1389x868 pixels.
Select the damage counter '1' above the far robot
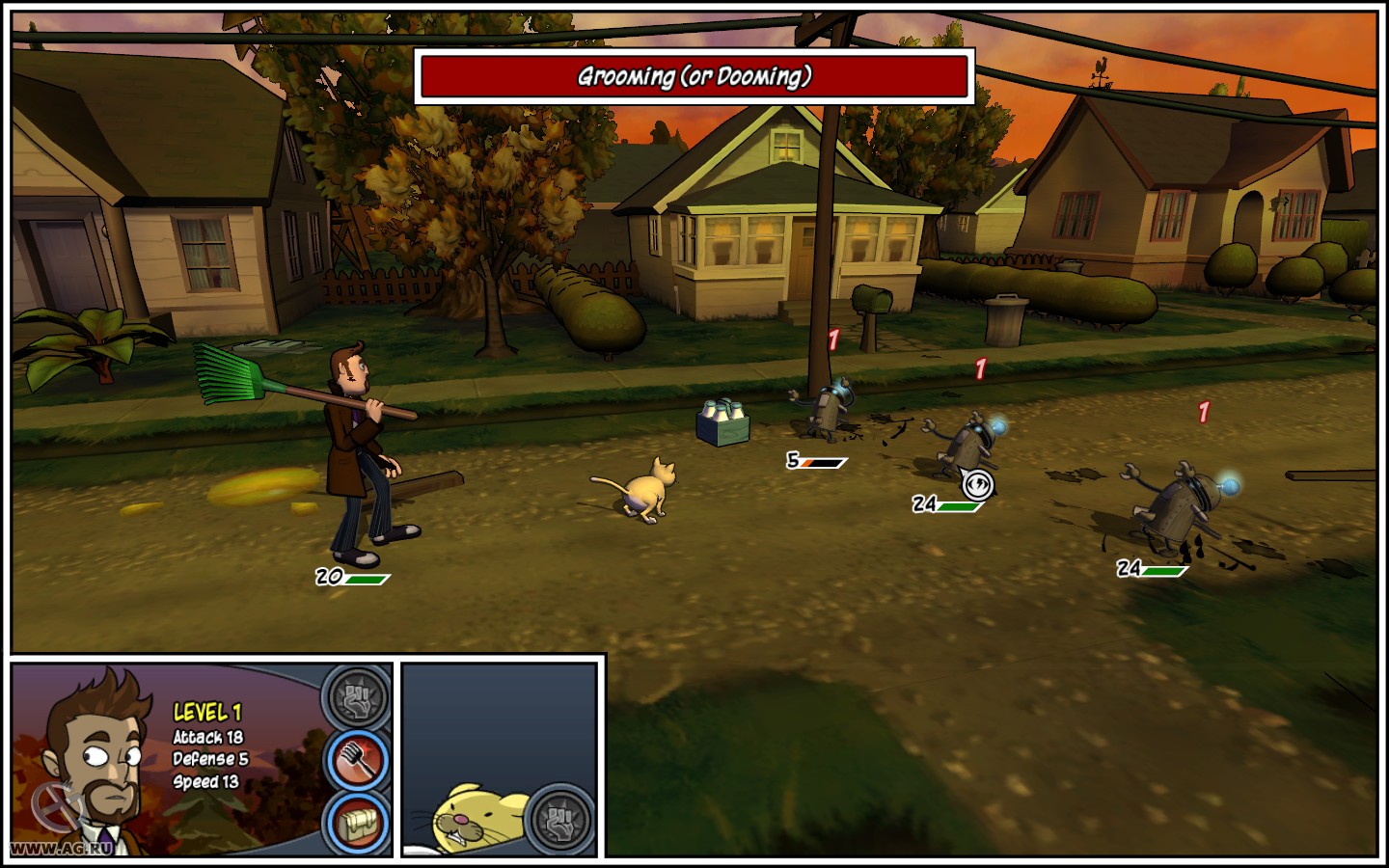[1203, 413]
